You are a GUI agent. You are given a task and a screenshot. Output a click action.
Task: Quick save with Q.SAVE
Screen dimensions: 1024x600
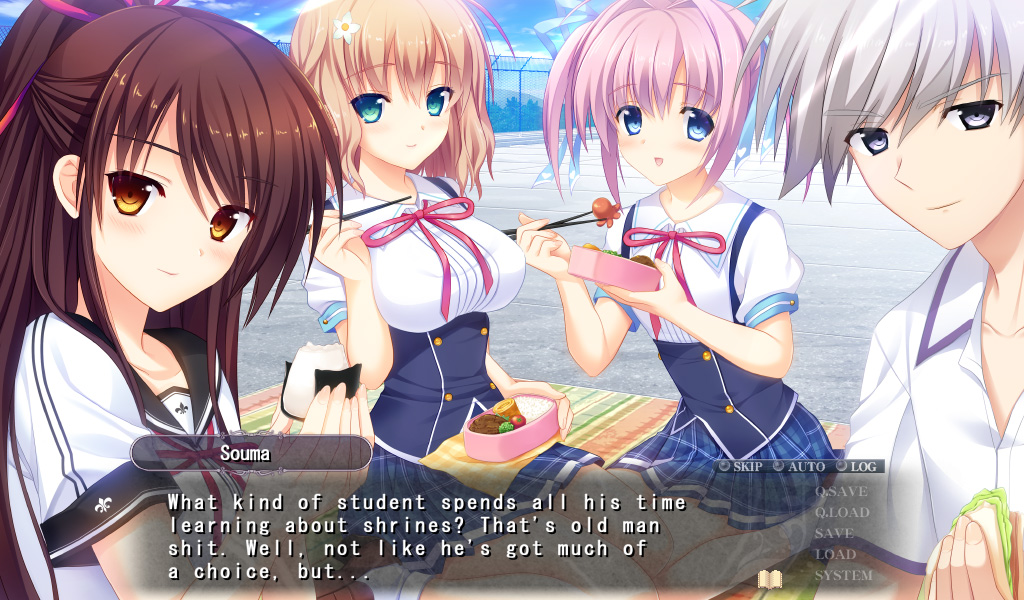(841, 492)
